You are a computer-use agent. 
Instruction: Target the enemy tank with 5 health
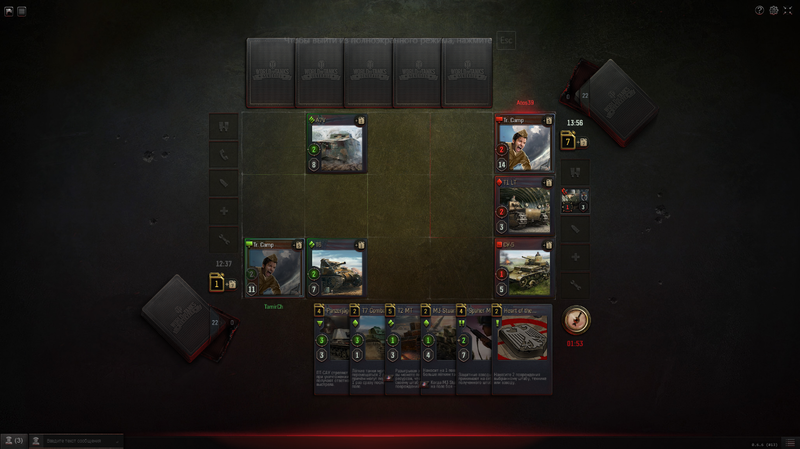pyautogui.click(x=523, y=268)
